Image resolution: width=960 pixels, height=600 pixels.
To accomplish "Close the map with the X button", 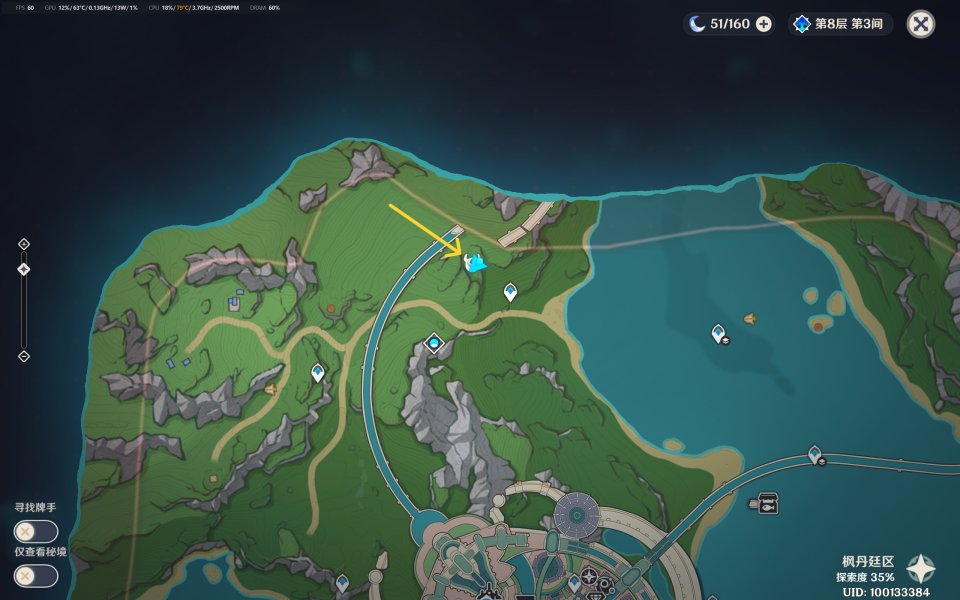I will (x=920, y=24).
